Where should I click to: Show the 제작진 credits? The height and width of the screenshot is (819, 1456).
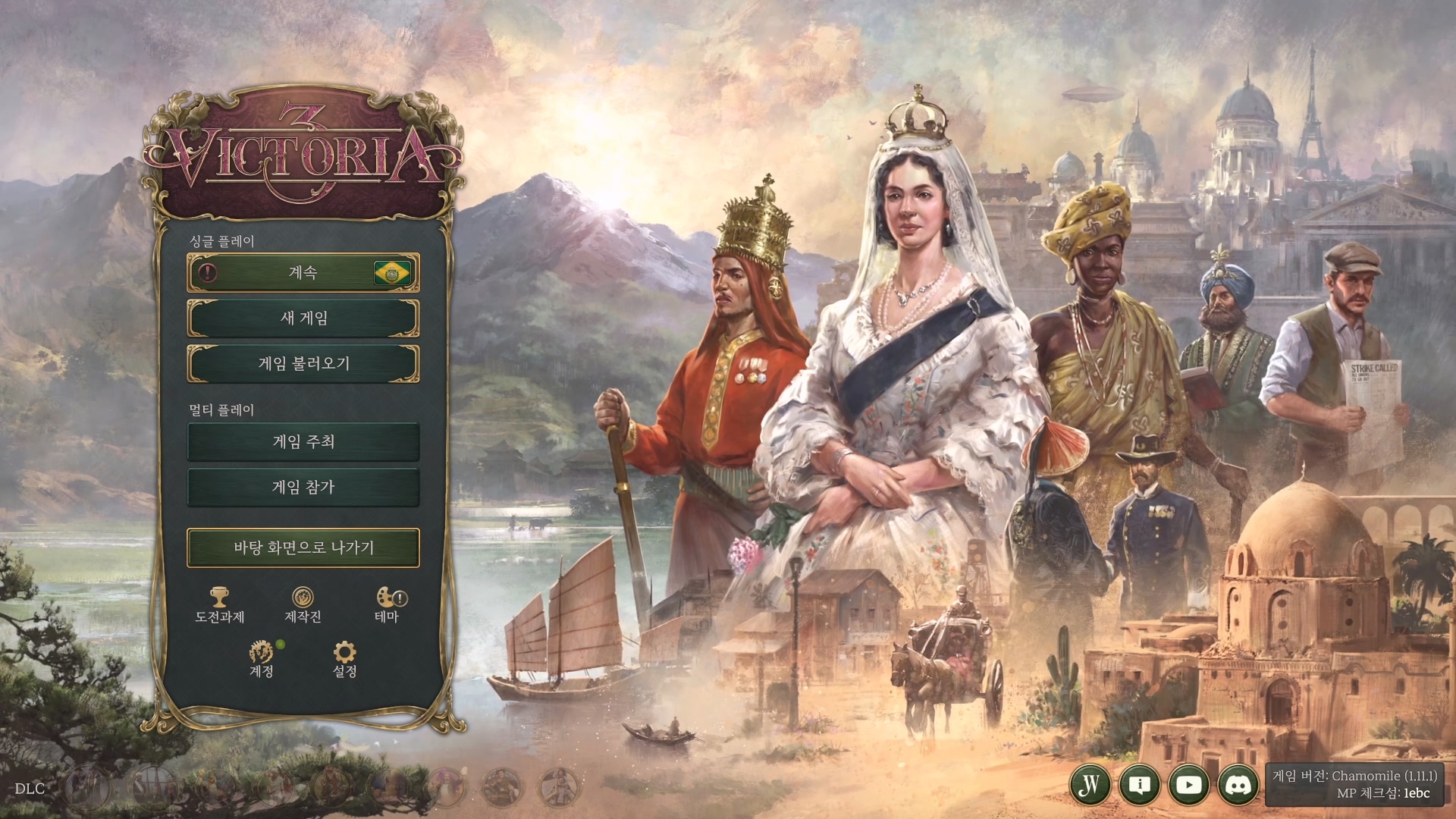pyautogui.click(x=303, y=604)
